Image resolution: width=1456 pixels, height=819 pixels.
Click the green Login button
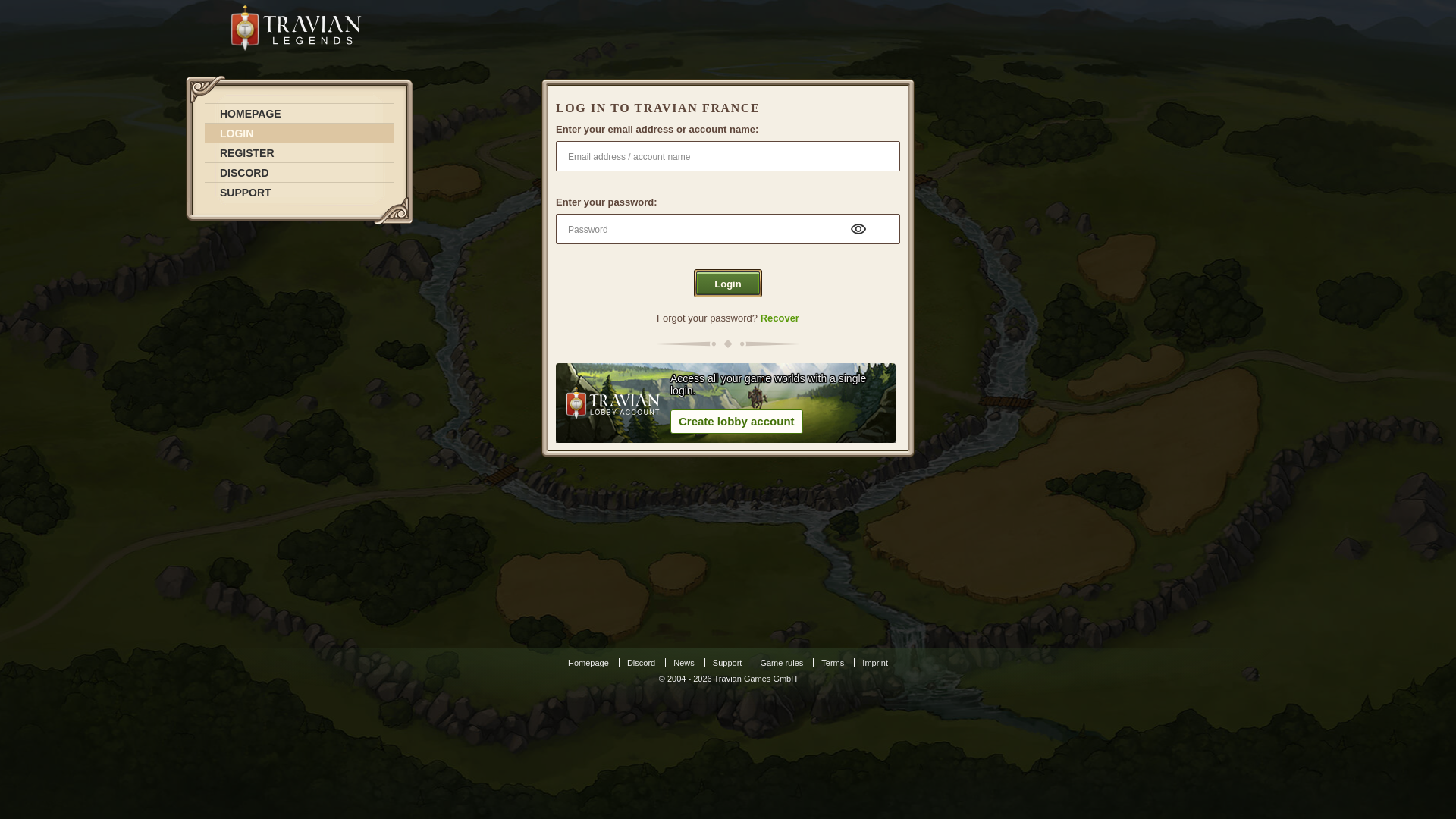click(x=727, y=284)
